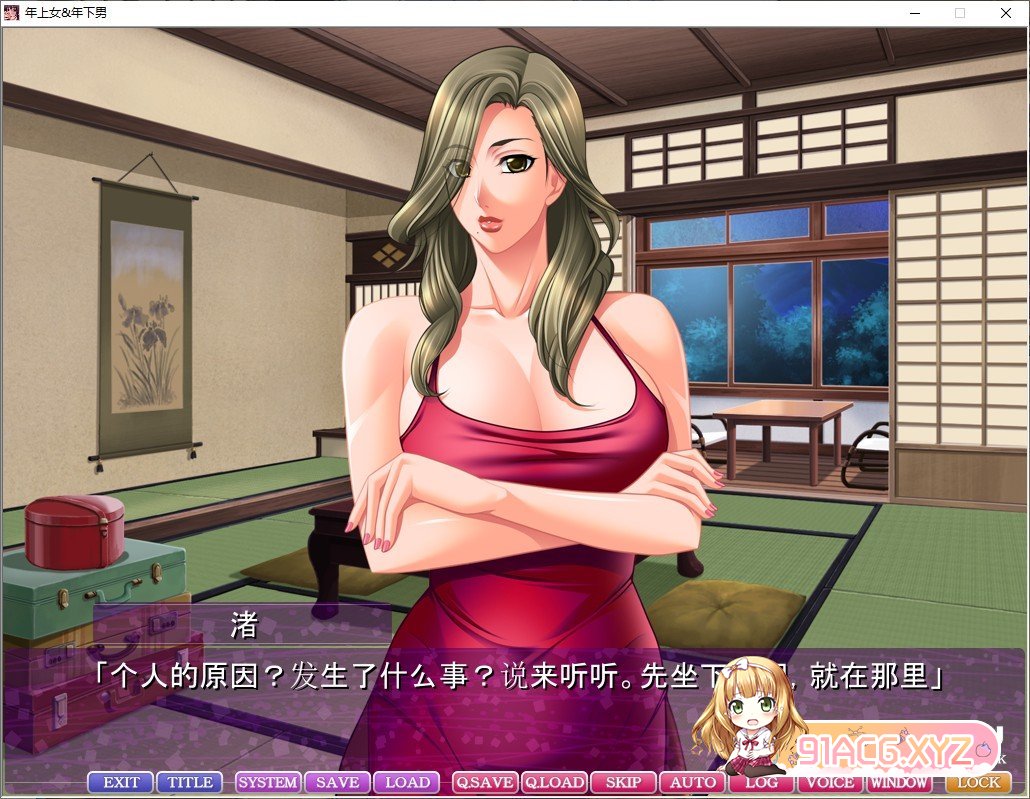Quick load with Q.LOAD
This screenshot has height=799, width=1030.
pos(554,782)
